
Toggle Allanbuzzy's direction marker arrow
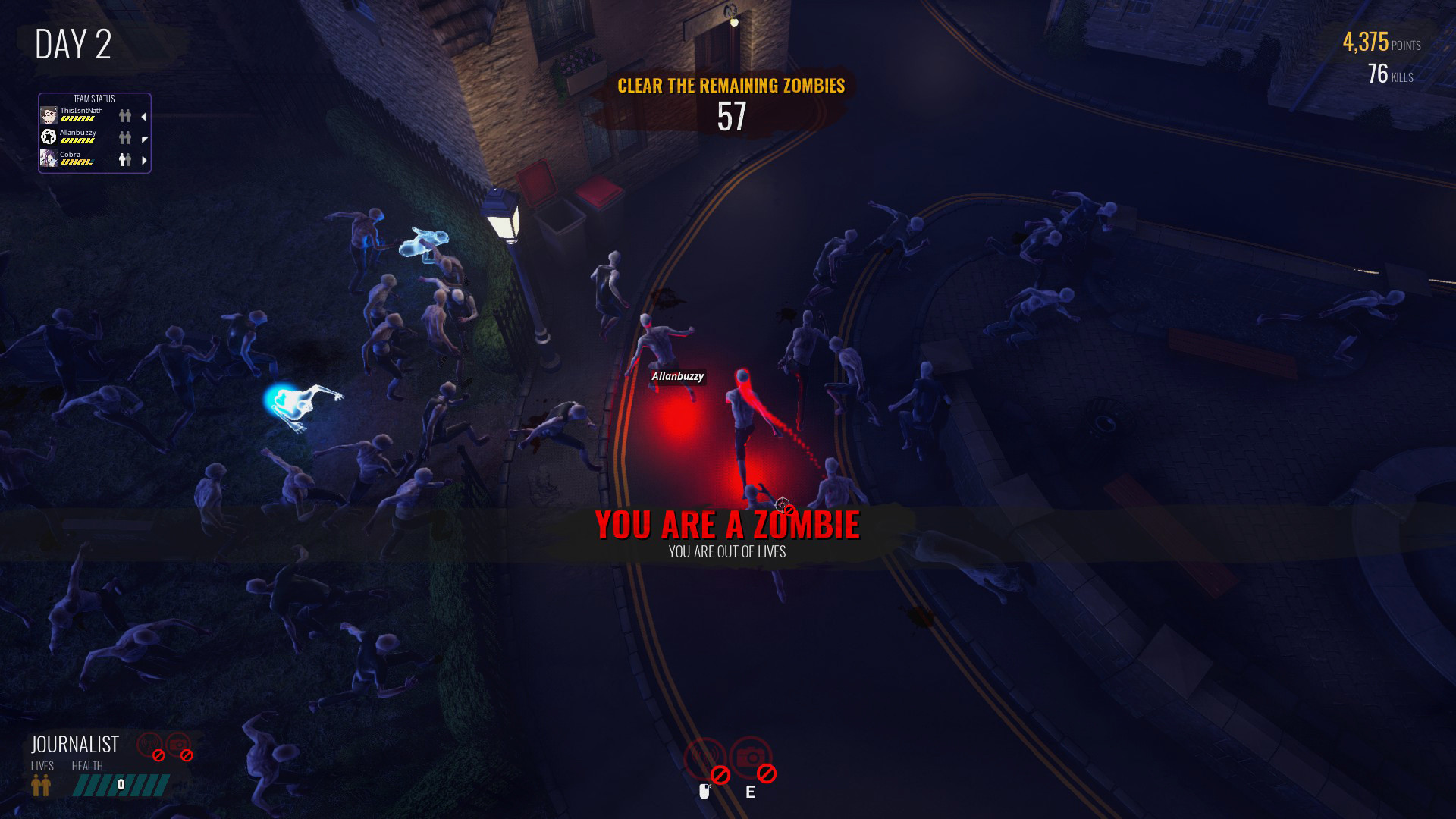(x=144, y=140)
